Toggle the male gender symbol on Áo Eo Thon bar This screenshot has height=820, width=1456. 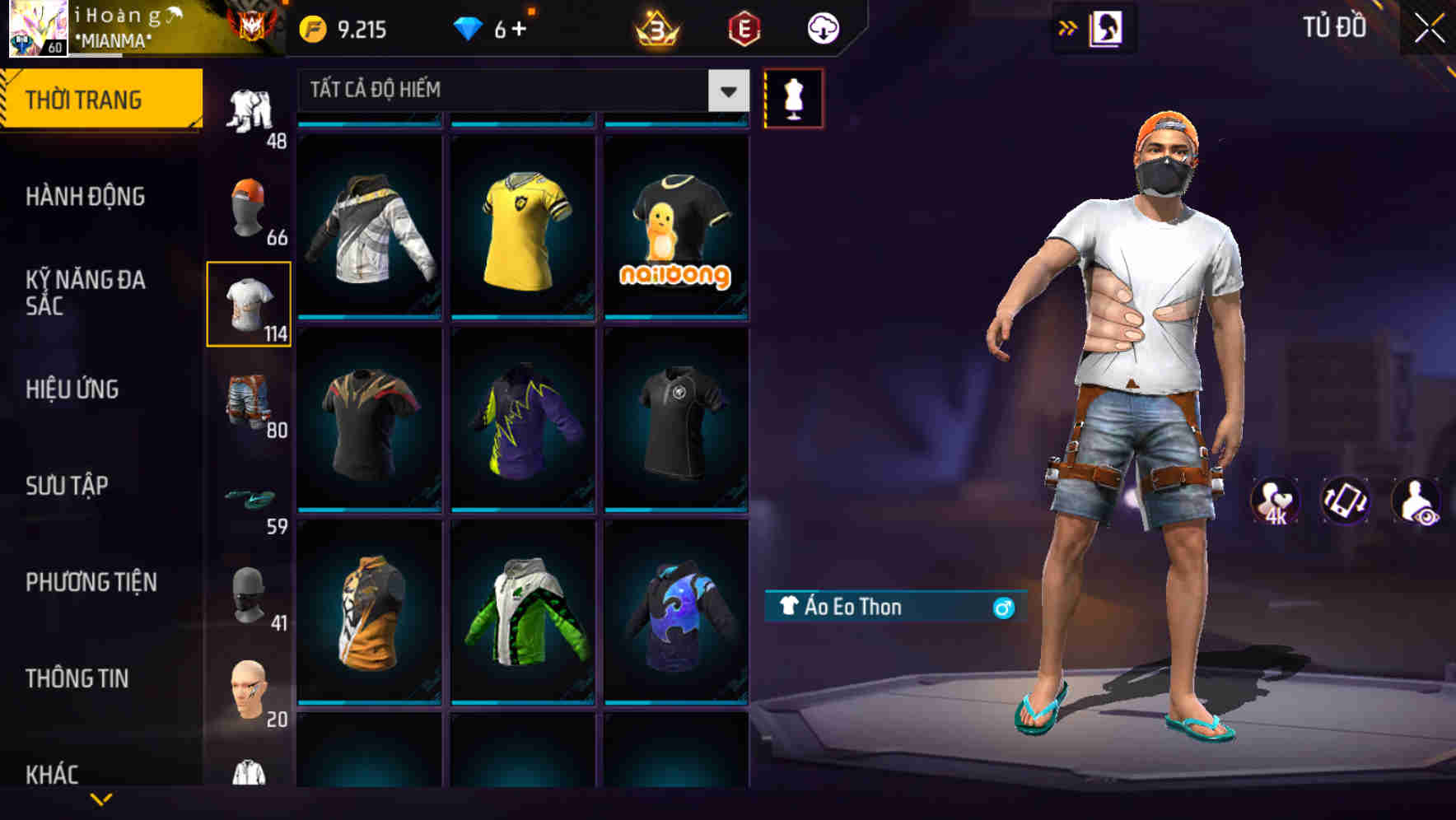(x=1001, y=608)
